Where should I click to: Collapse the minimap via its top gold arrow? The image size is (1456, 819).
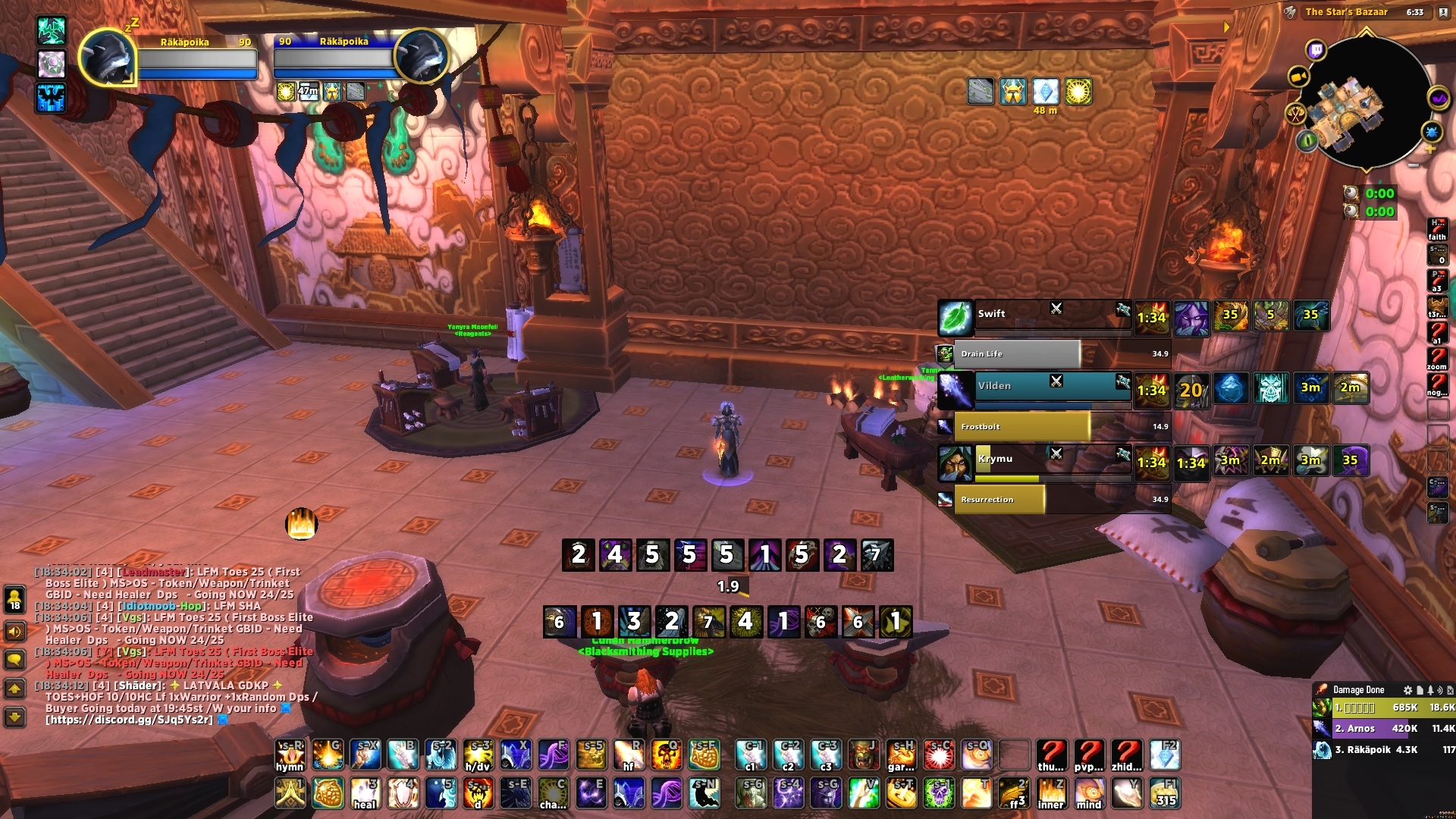[x=1365, y=33]
